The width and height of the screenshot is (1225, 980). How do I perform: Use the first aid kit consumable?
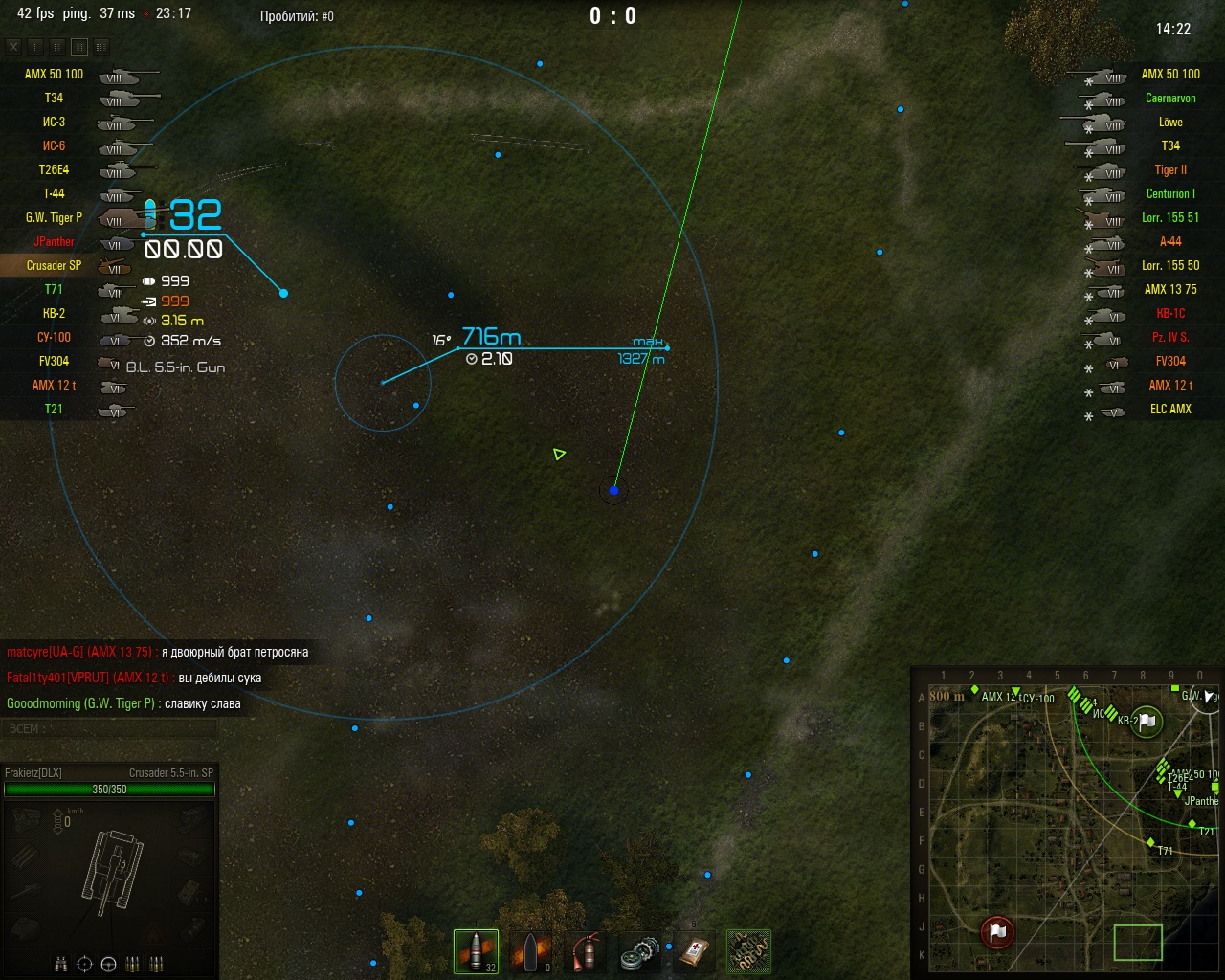click(693, 950)
